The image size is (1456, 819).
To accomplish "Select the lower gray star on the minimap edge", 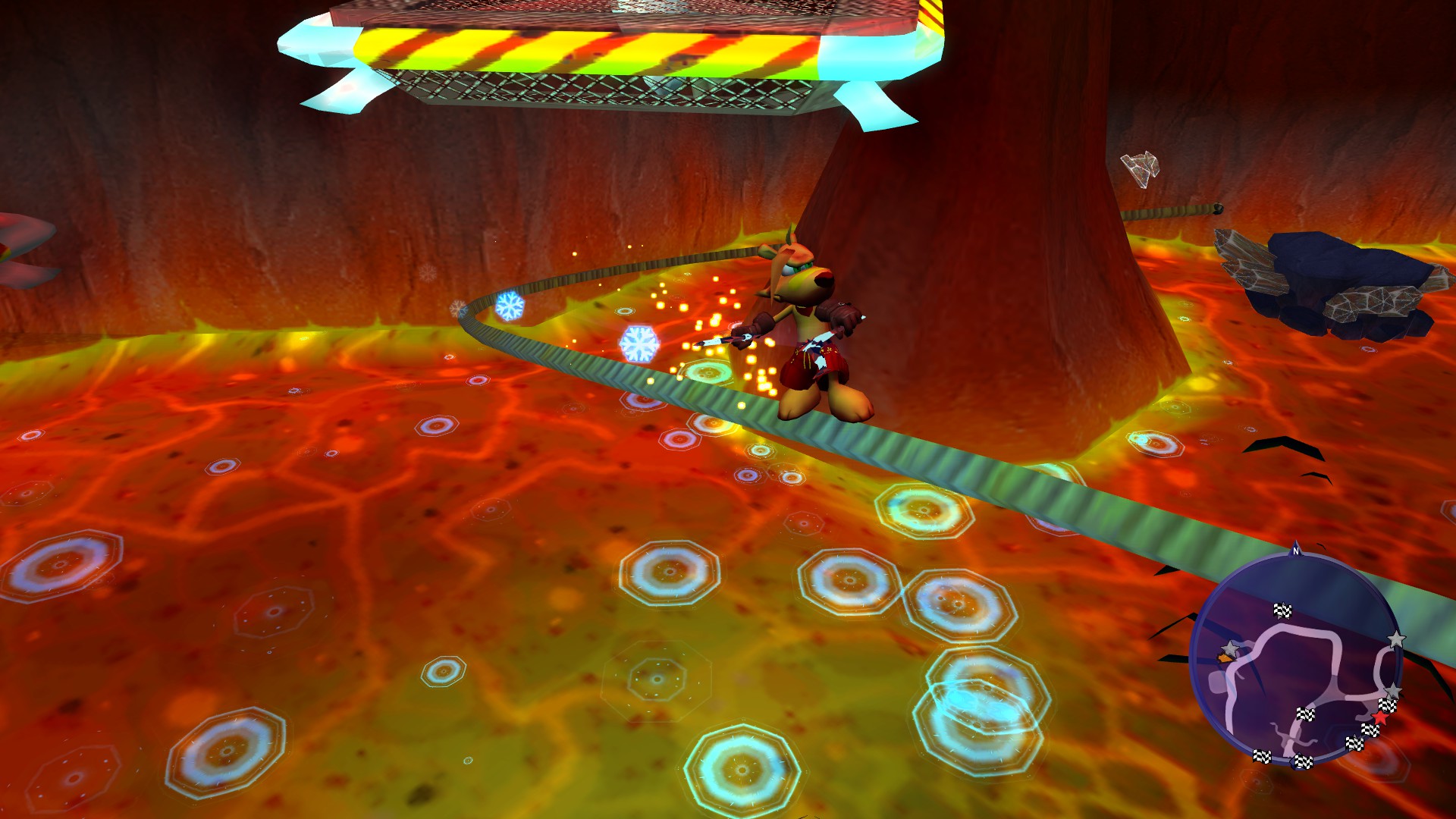I will point(1393,690).
